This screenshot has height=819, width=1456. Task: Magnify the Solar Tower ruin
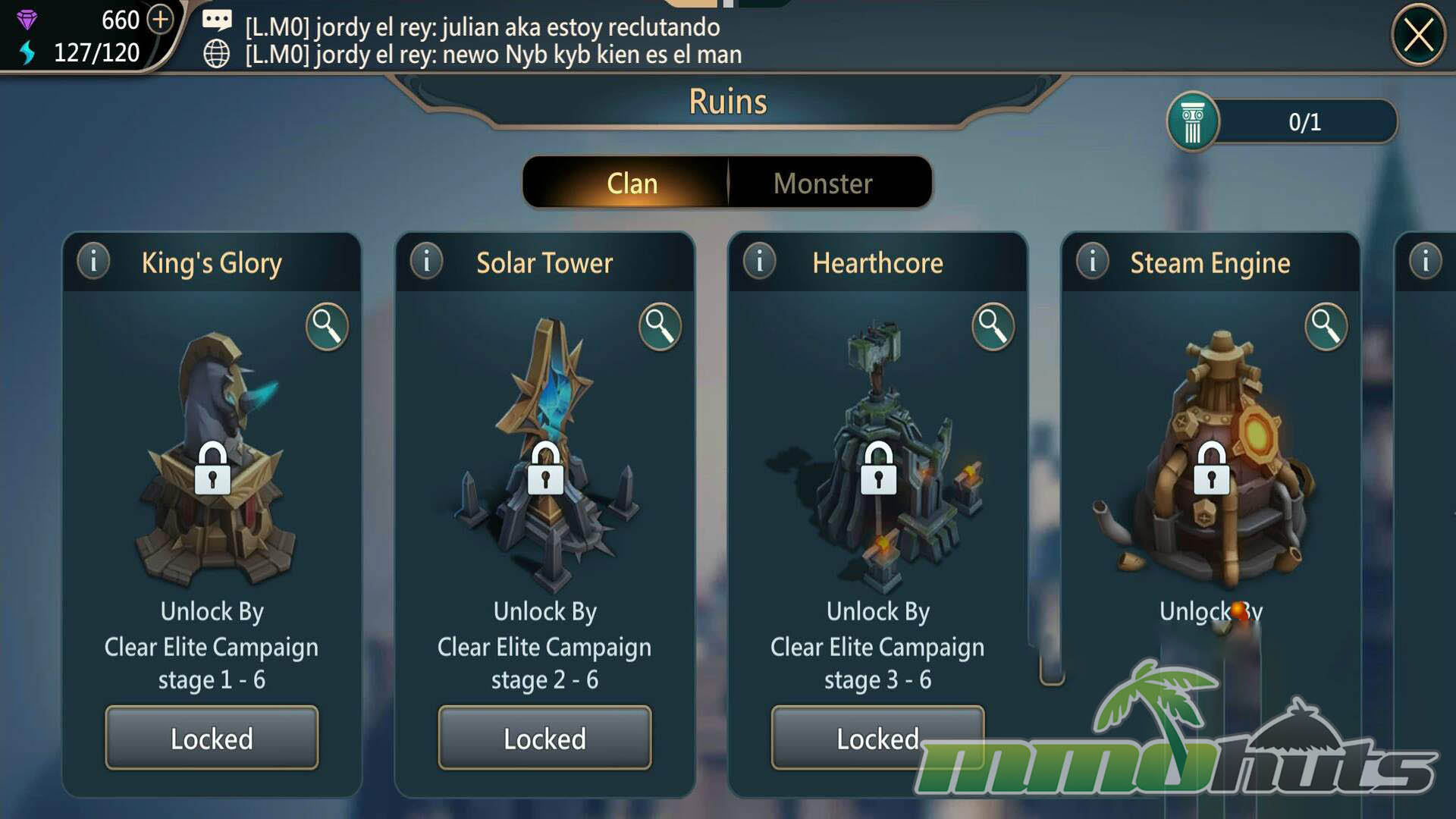point(660,327)
